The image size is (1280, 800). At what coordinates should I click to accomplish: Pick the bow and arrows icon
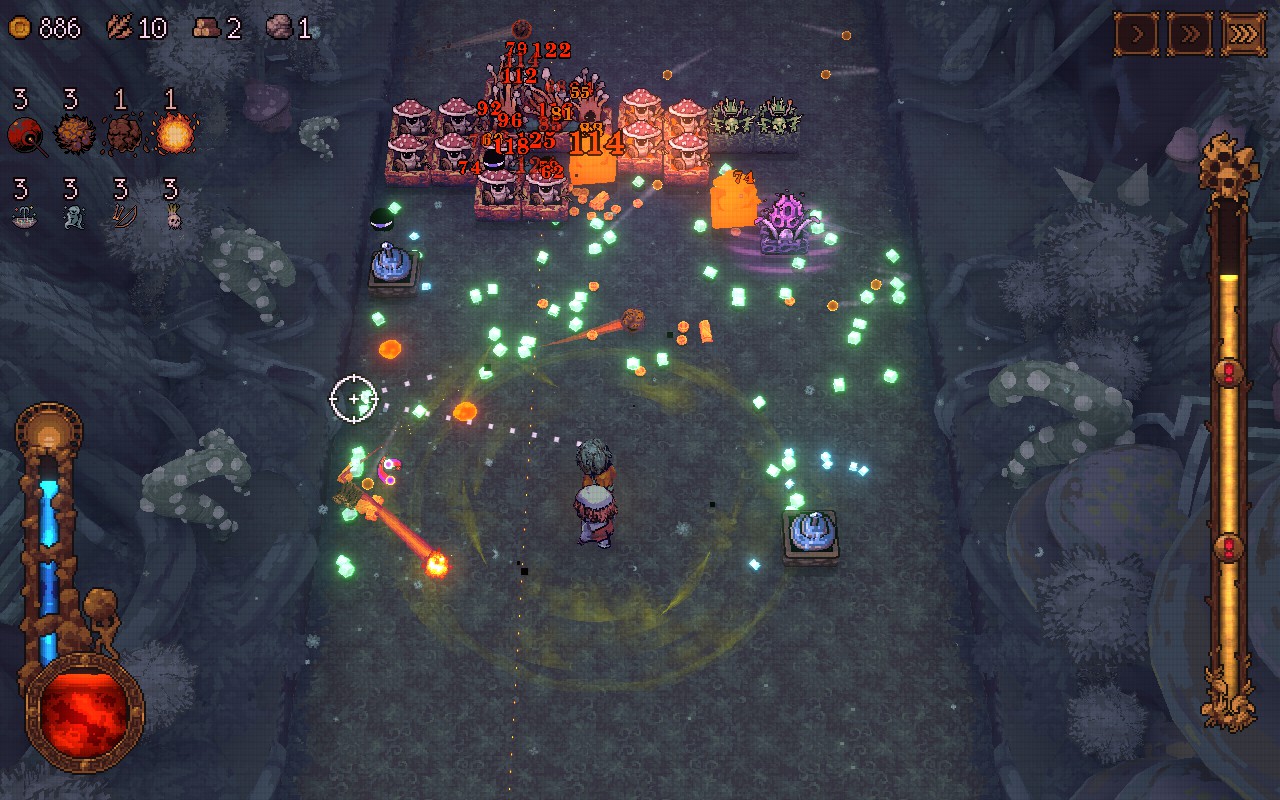[123, 217]
